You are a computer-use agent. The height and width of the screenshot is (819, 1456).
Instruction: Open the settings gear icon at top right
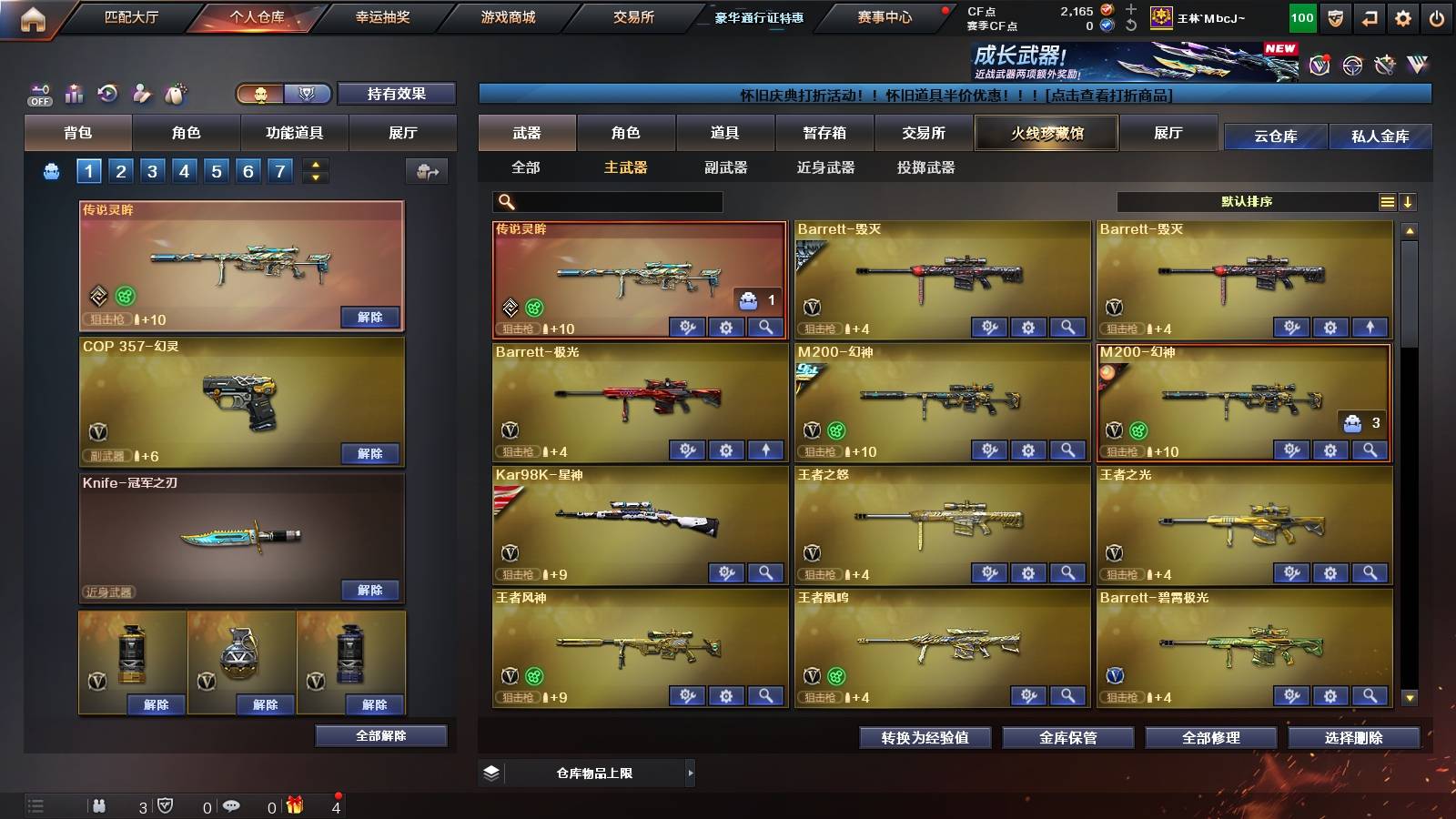click(x=1403, y=17)
